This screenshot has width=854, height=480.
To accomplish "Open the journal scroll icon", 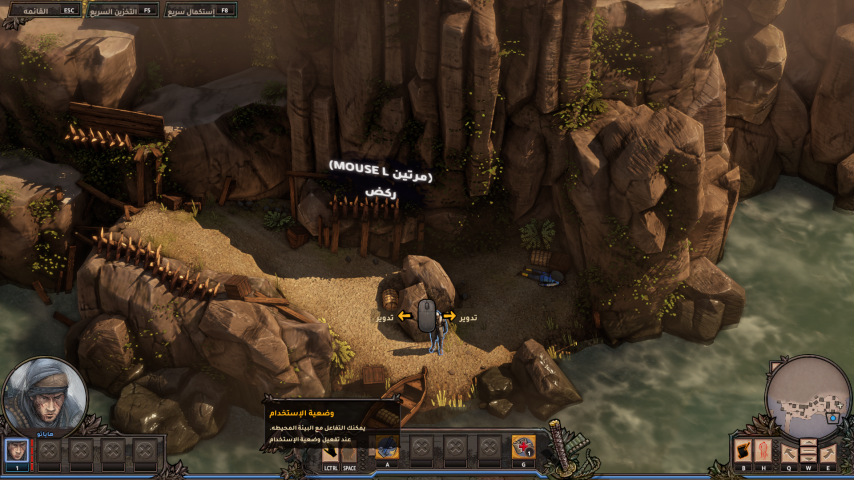I will 743,449.
